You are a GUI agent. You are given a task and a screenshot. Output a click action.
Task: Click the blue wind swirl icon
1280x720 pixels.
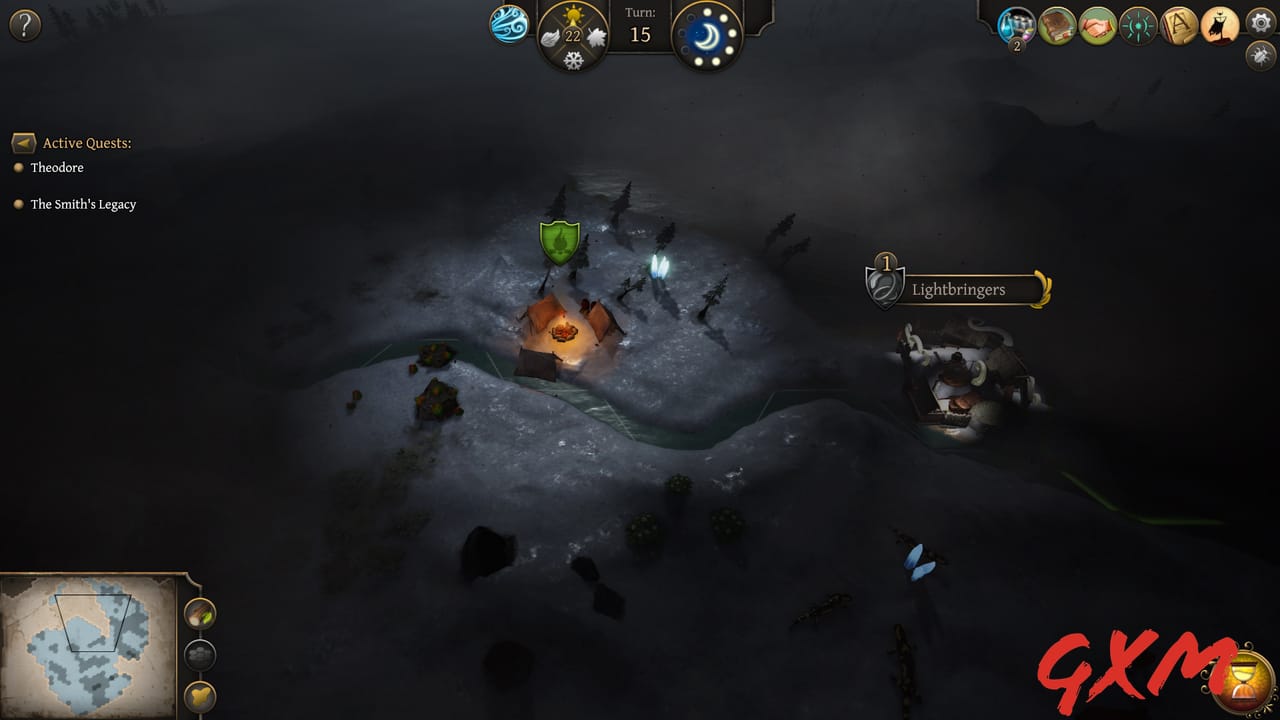point(508,25)
